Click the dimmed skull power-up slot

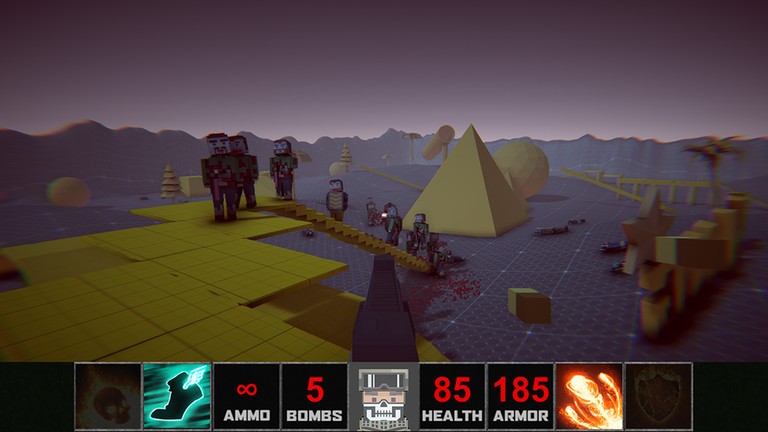pos(108,396)
